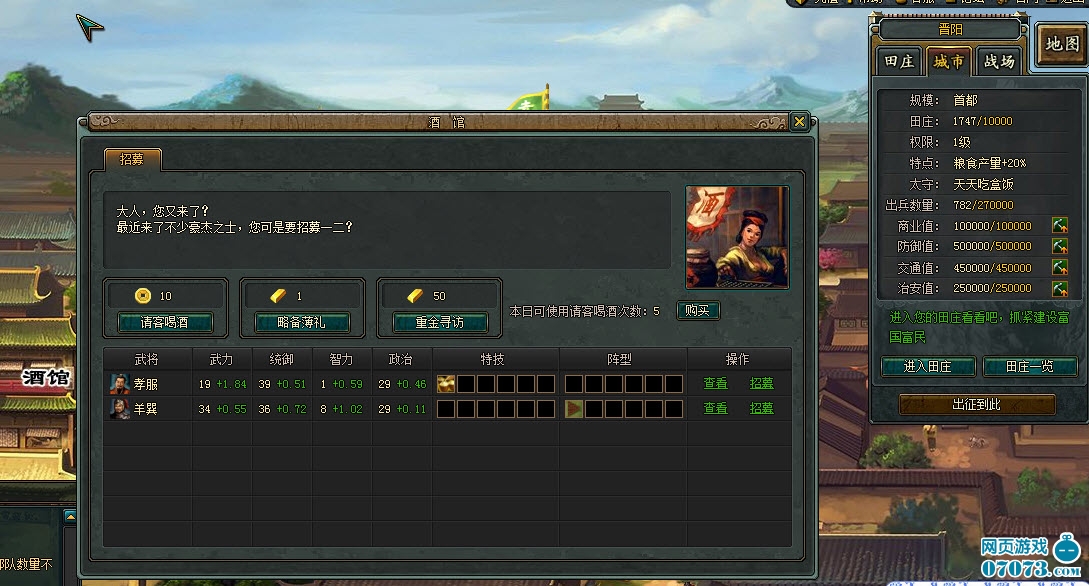The width and height of the screenshot is (1089, 586).
Task: View details of general 孝服
Action: coord(715,383)
